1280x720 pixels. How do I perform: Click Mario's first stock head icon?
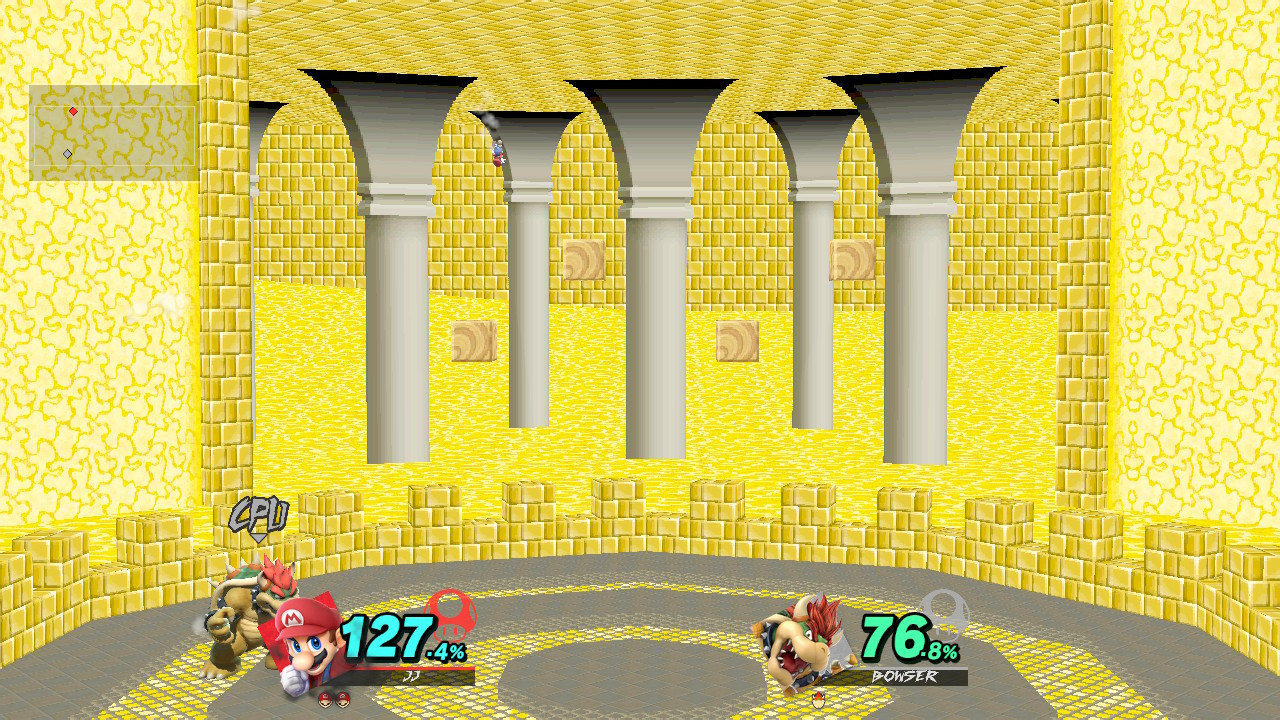[325, 699]
